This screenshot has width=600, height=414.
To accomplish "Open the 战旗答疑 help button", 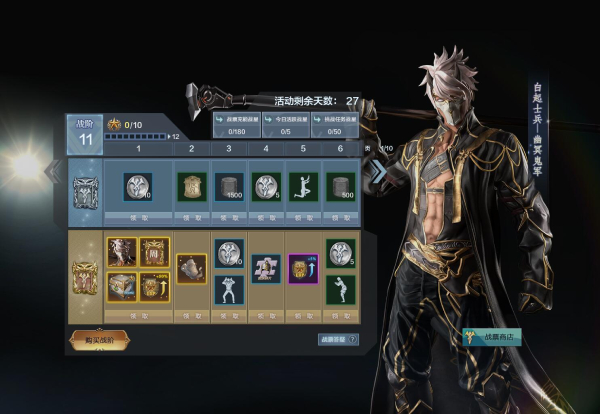I will tap(334, 340).
